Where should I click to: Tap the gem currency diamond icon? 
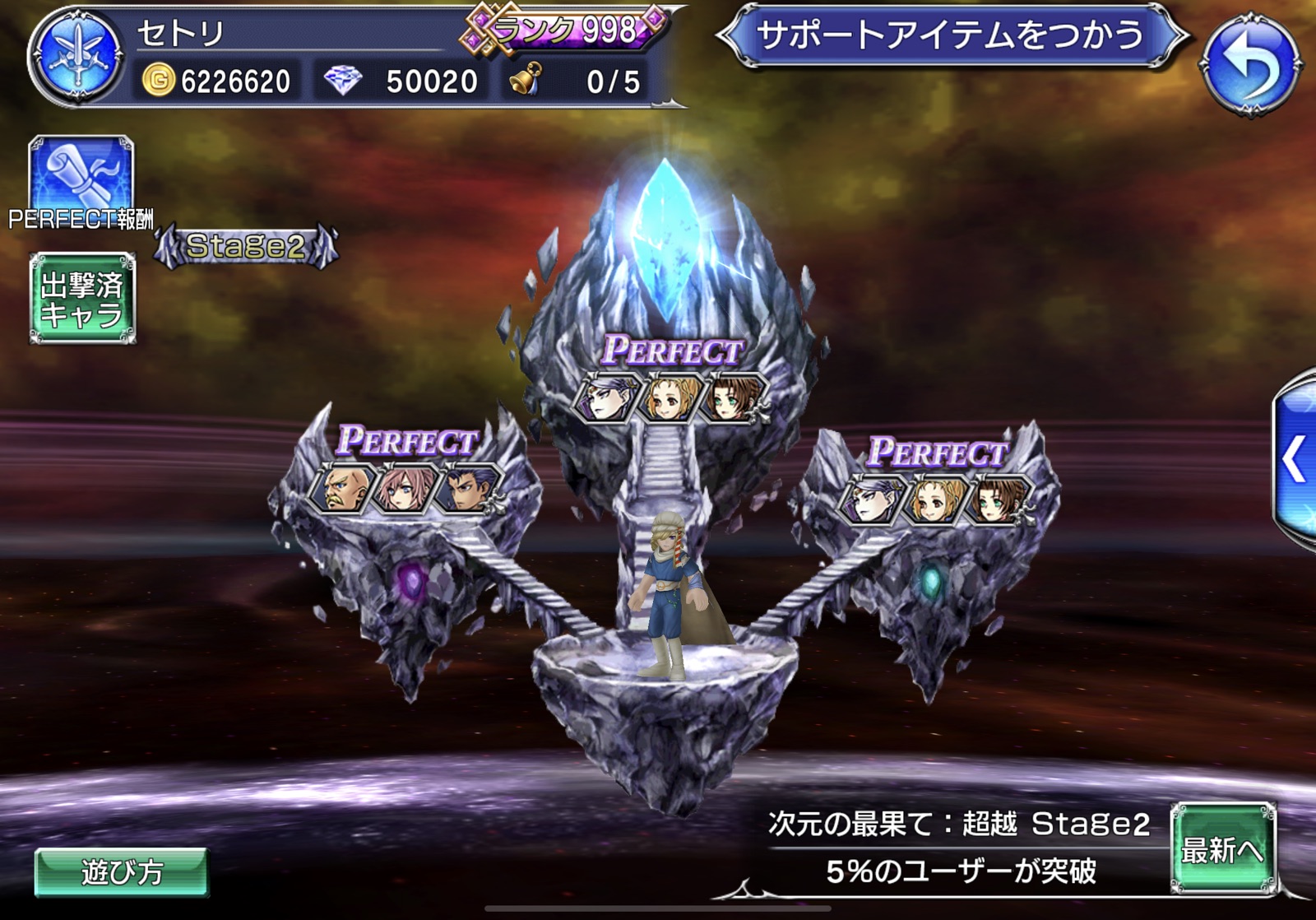tap(343, 81)
